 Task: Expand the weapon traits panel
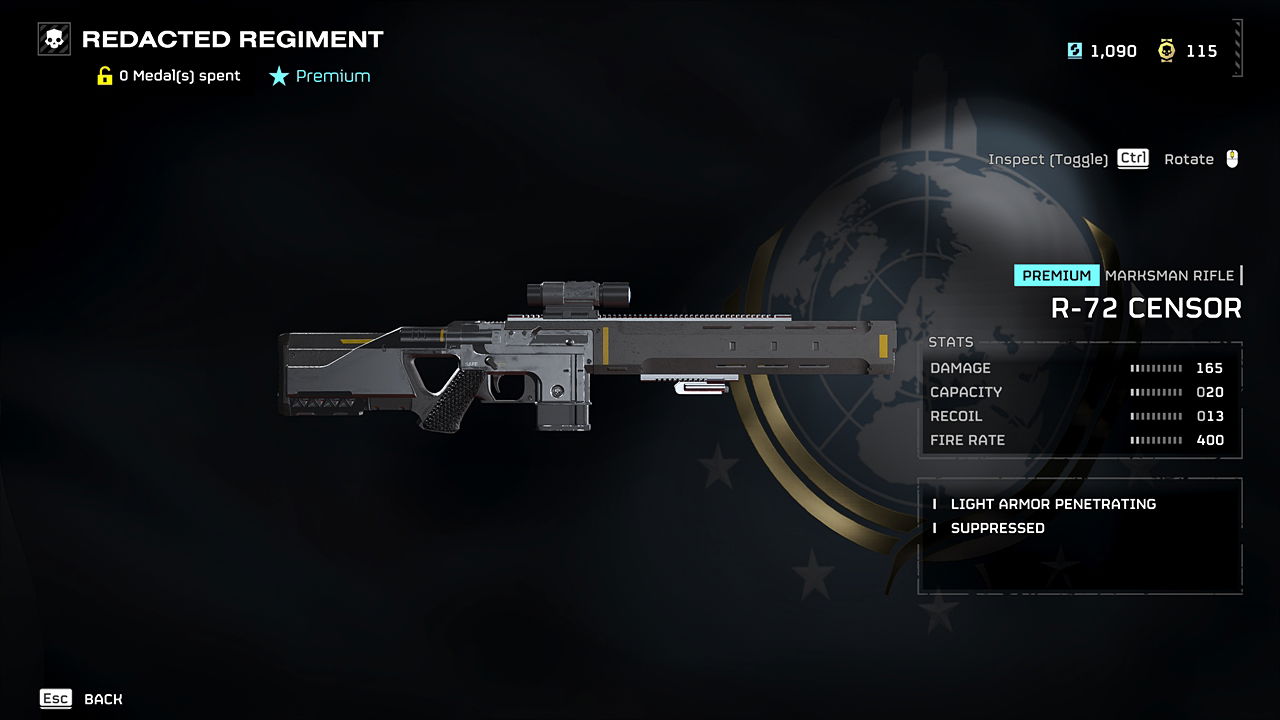coord(1080,535)
